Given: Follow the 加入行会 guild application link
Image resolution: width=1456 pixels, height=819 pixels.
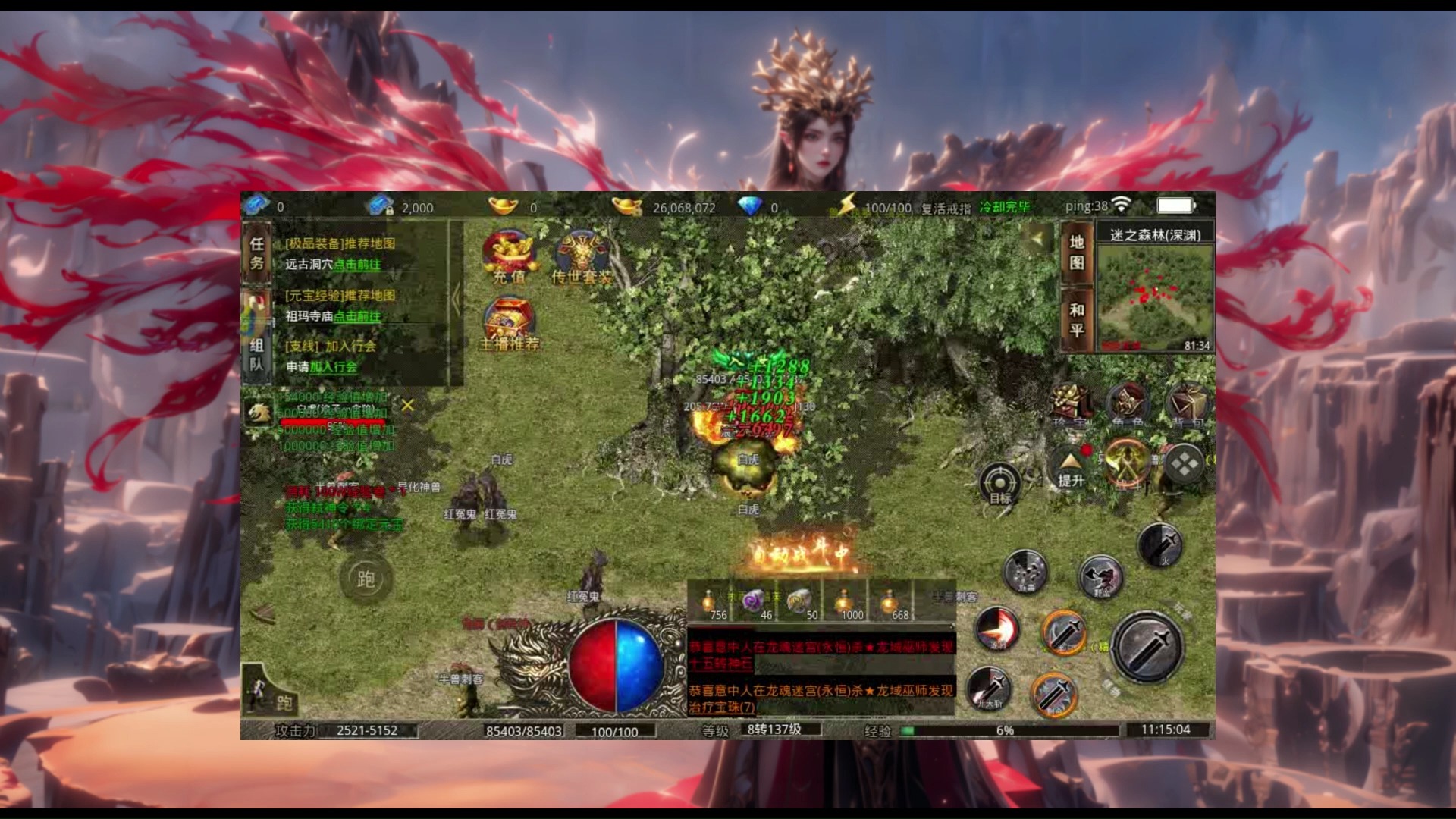Looking at the screenshot, I should (x=334, y=367).
